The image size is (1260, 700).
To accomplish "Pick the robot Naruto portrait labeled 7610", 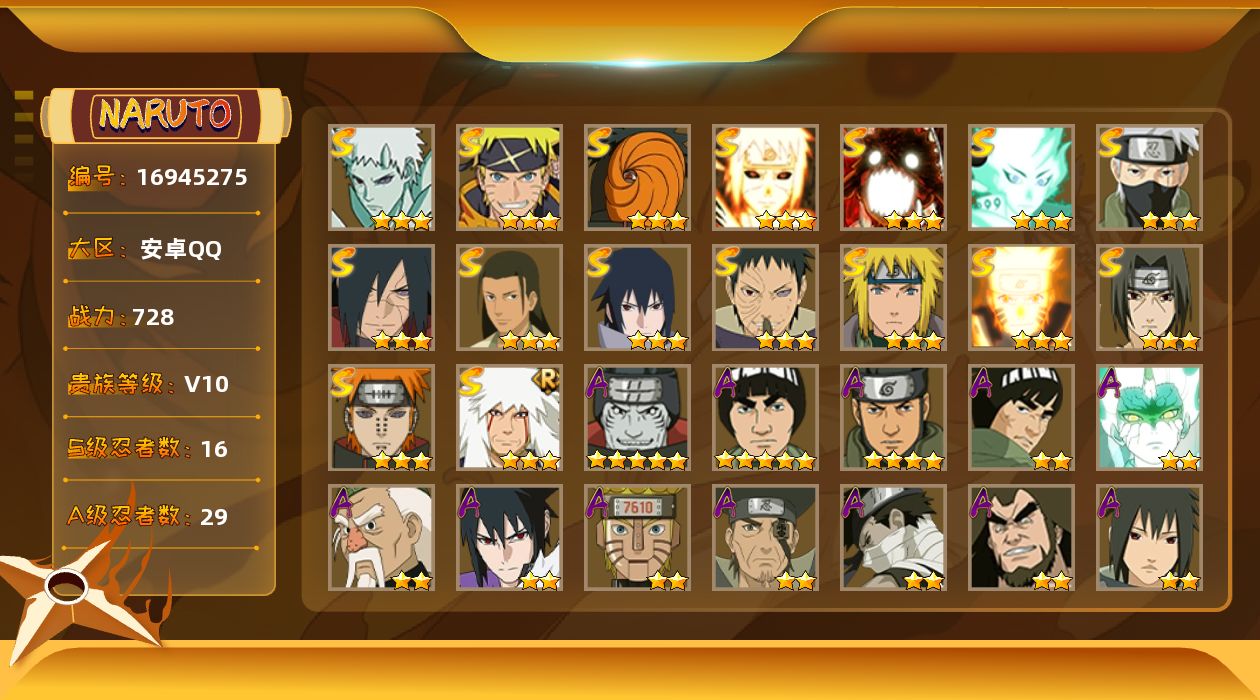I will pyautogui.click(x=637, y=537).
